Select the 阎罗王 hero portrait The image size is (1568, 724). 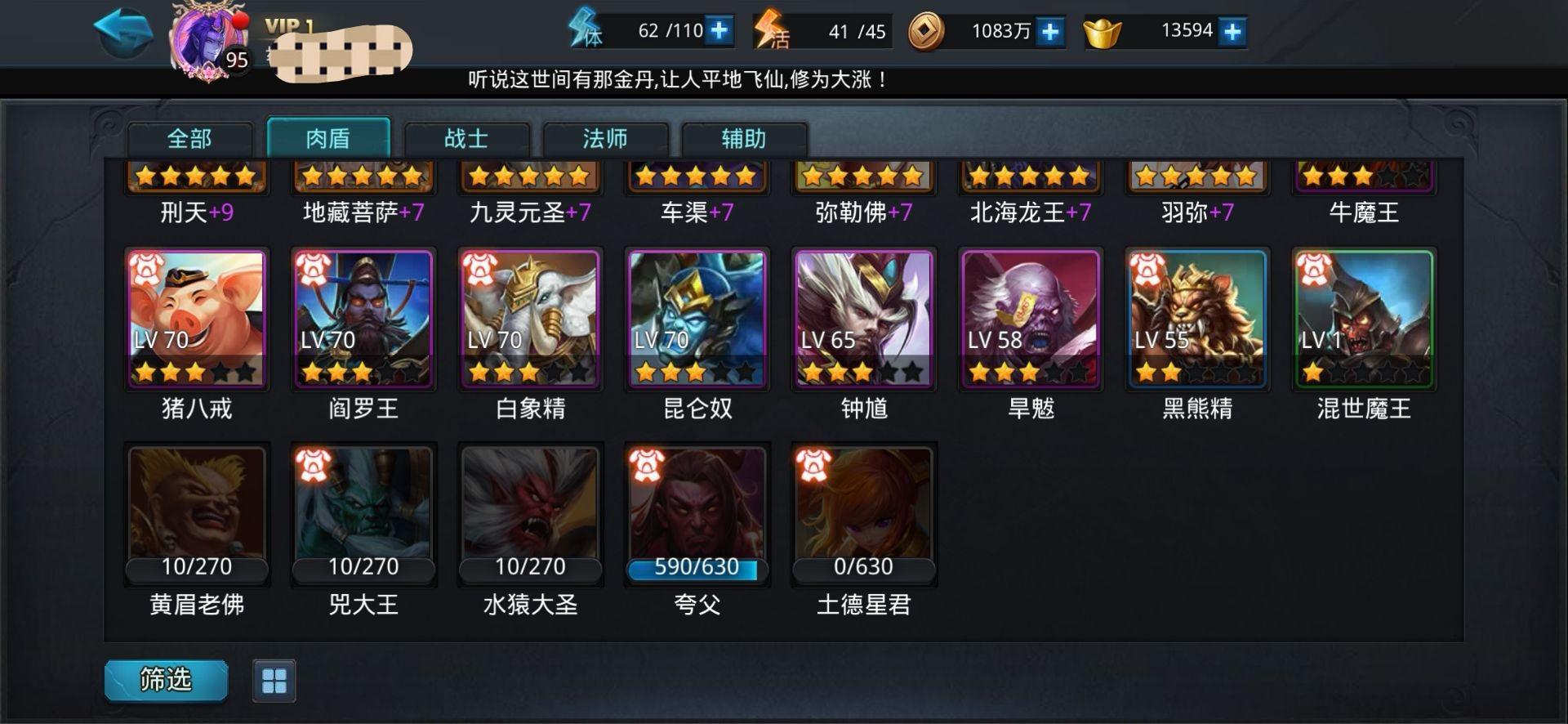point(363,319)
